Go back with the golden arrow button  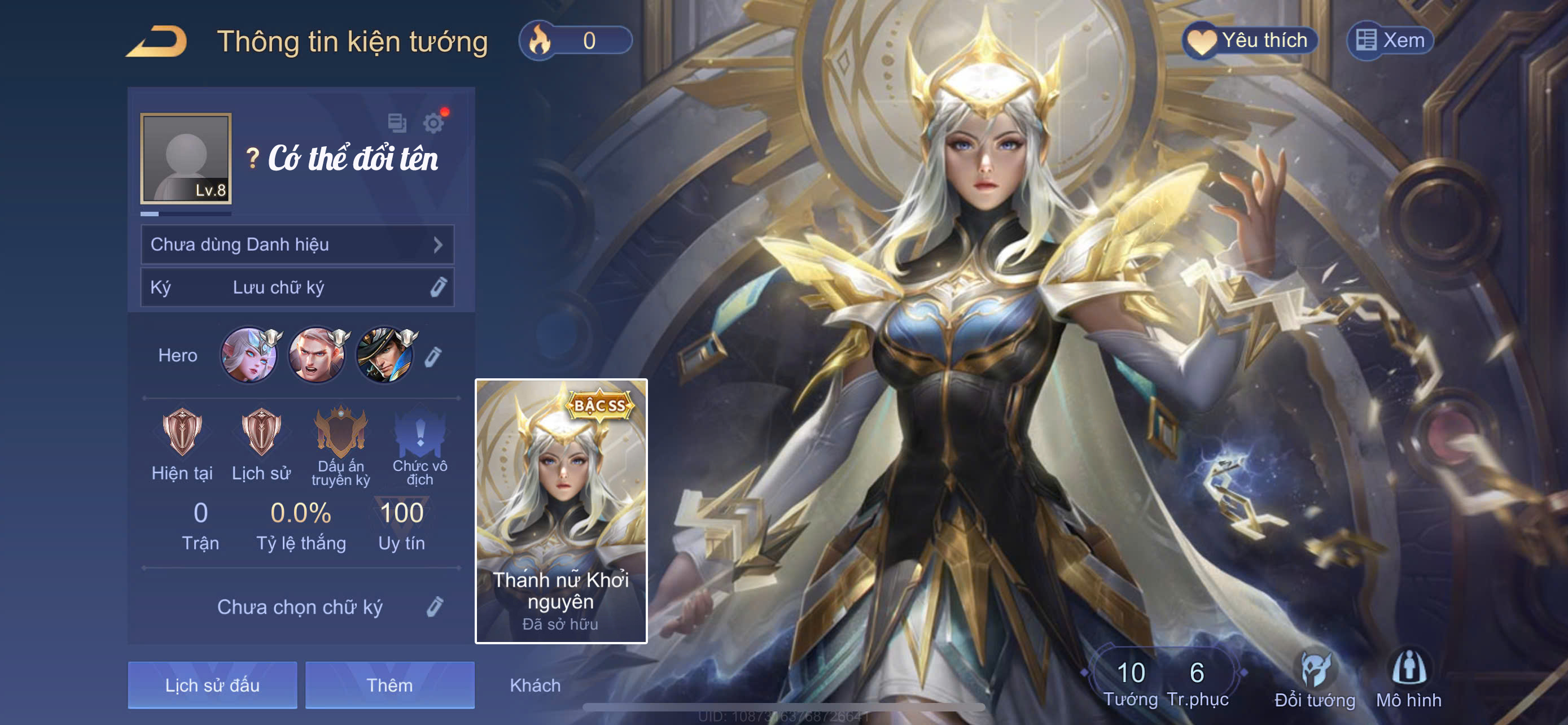point(157,41)
